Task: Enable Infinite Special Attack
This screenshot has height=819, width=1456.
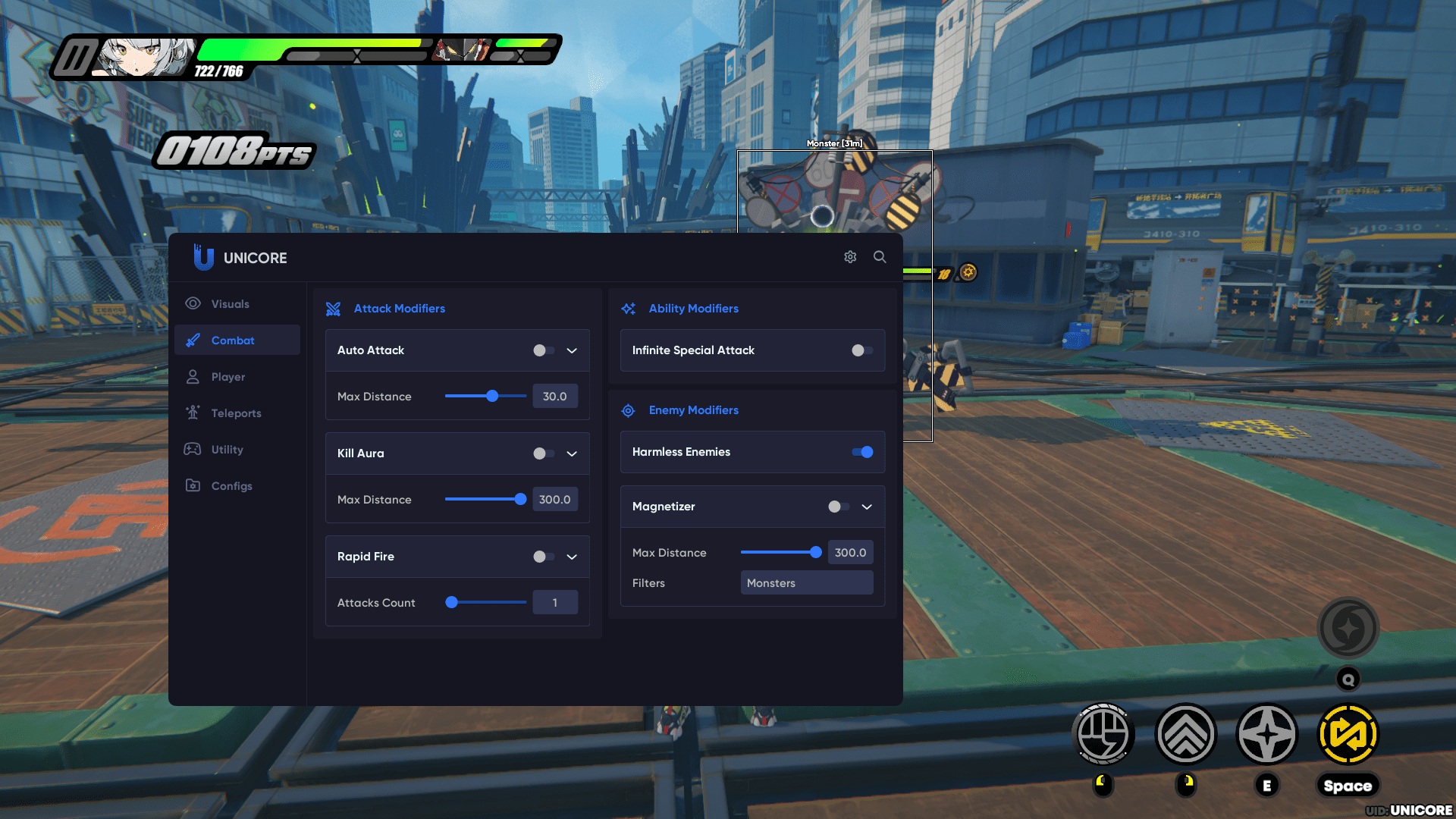Action: click(x=861, y=350)
